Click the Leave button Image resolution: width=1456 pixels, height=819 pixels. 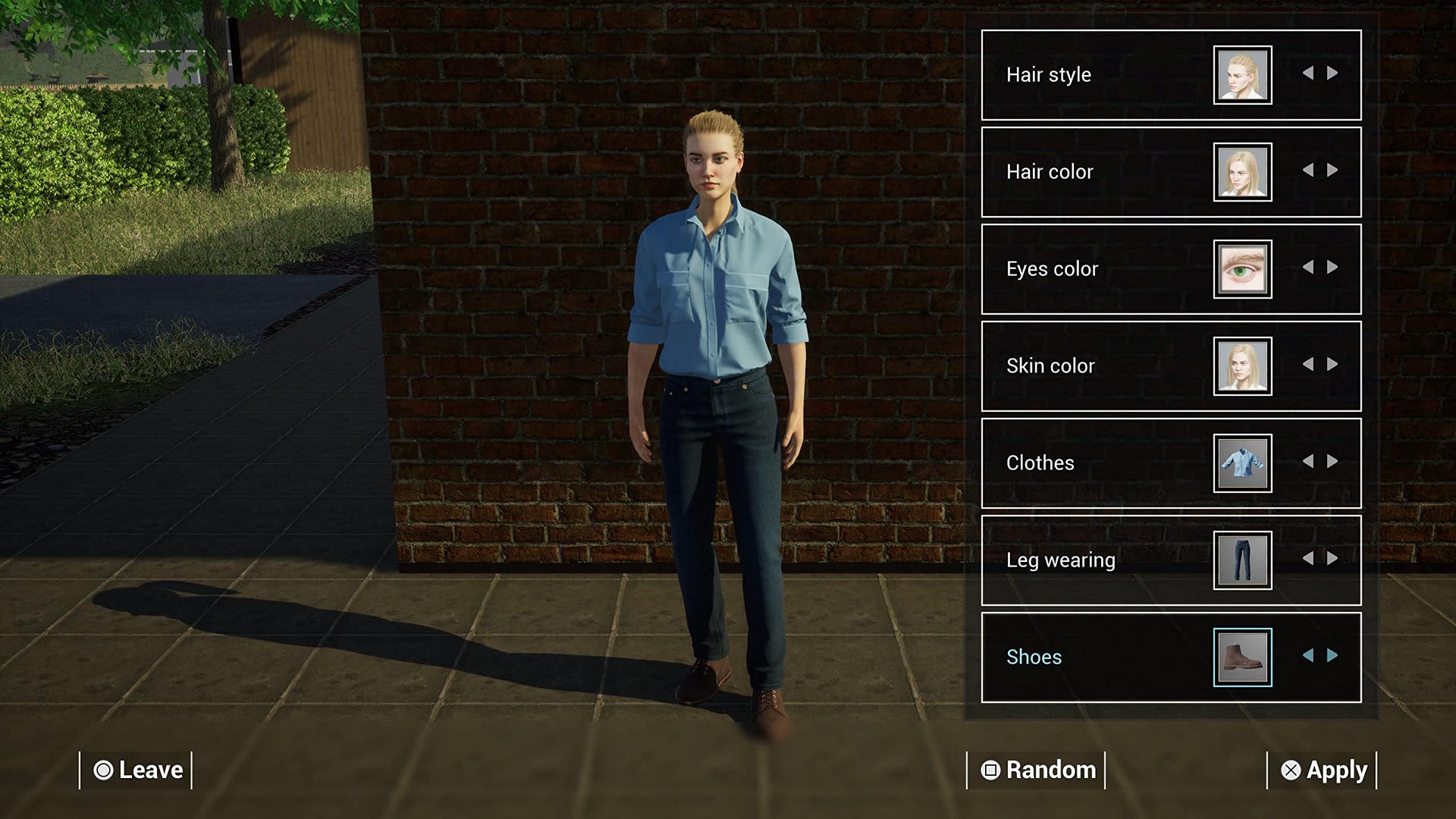(137, 770)
